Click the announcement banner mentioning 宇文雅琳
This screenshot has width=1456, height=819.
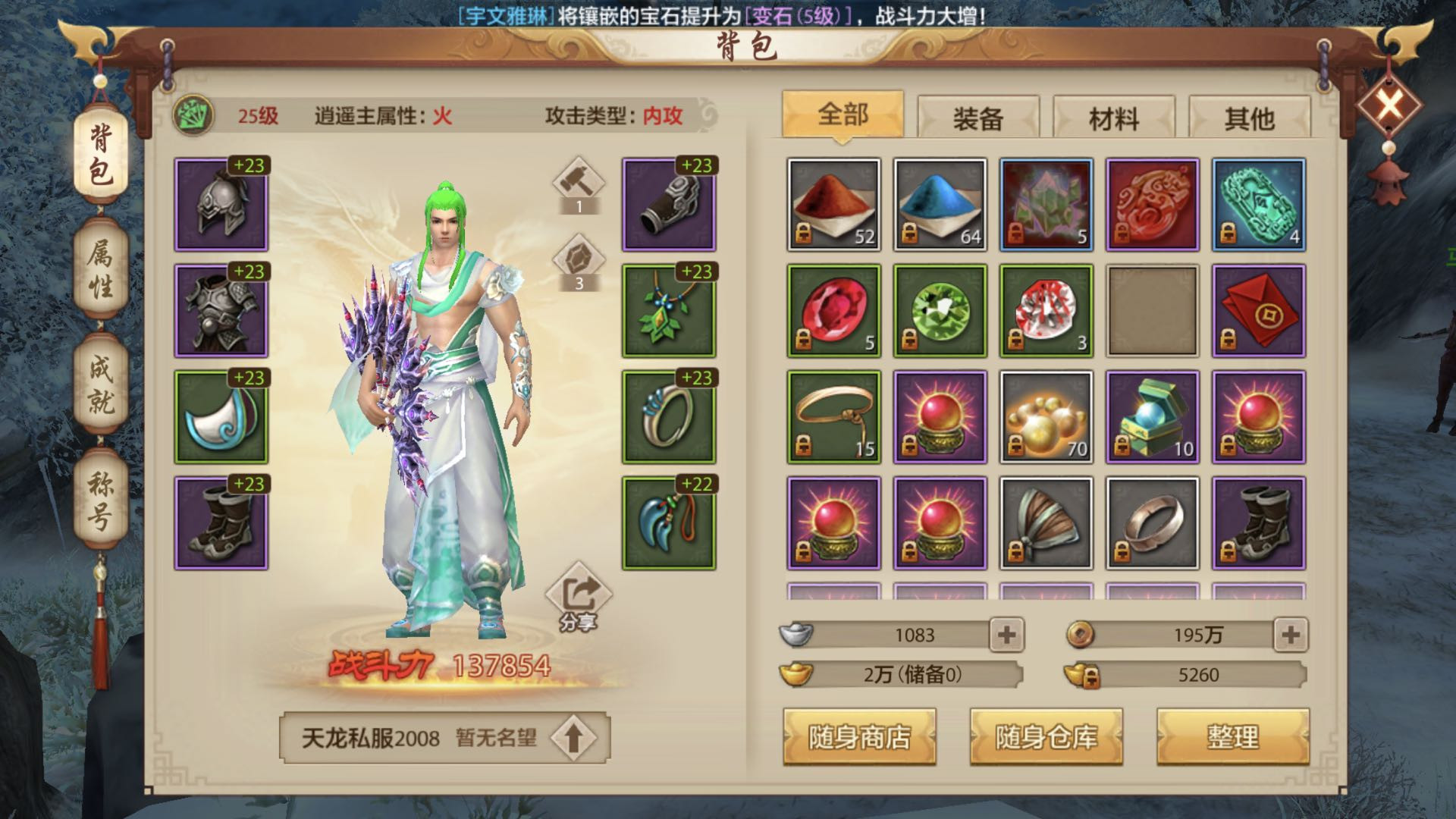click(728, 14)
